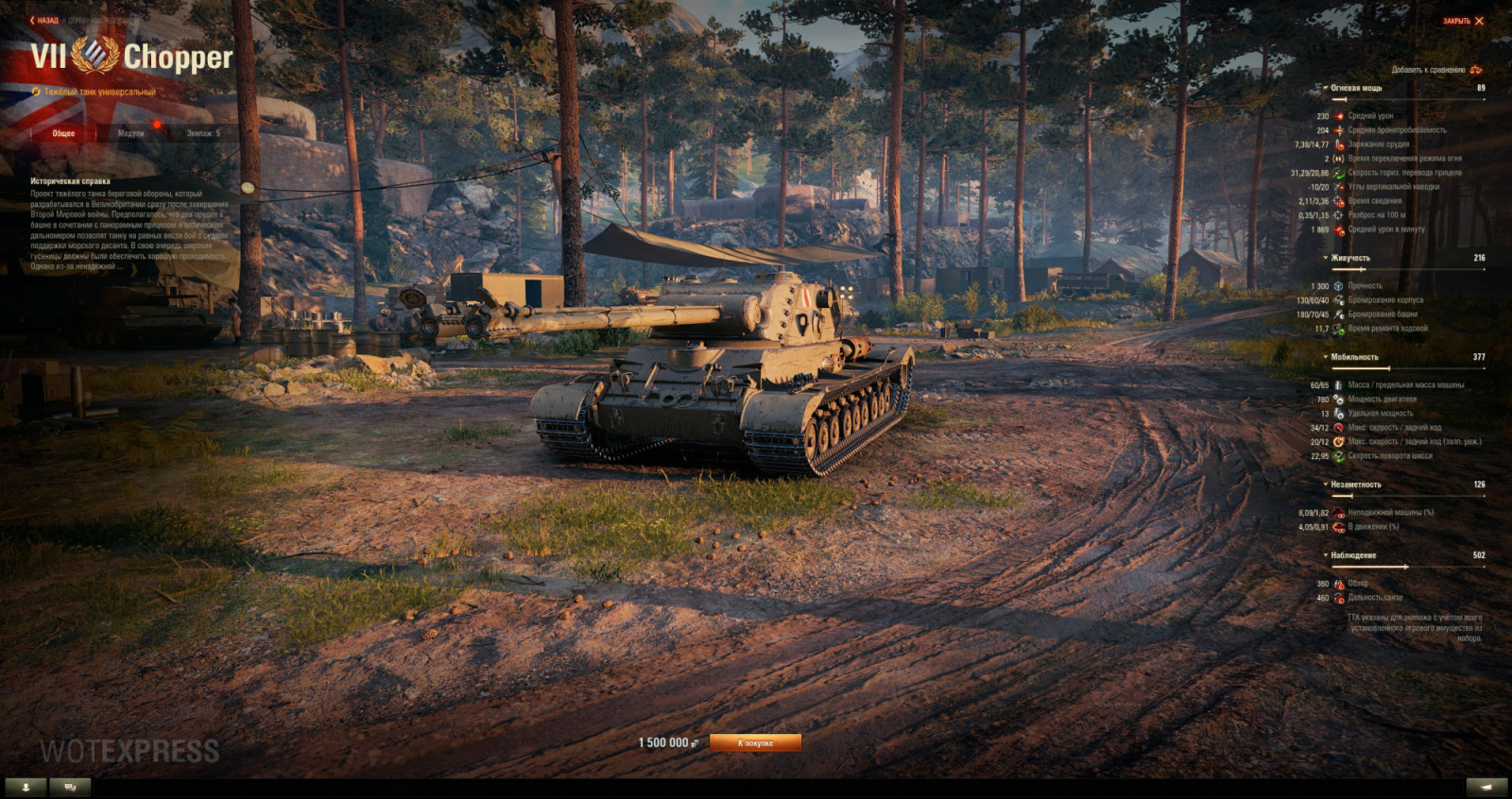
Task: Click the Скорость поворота шасси traverse icon
Action: click(1341, 453)
